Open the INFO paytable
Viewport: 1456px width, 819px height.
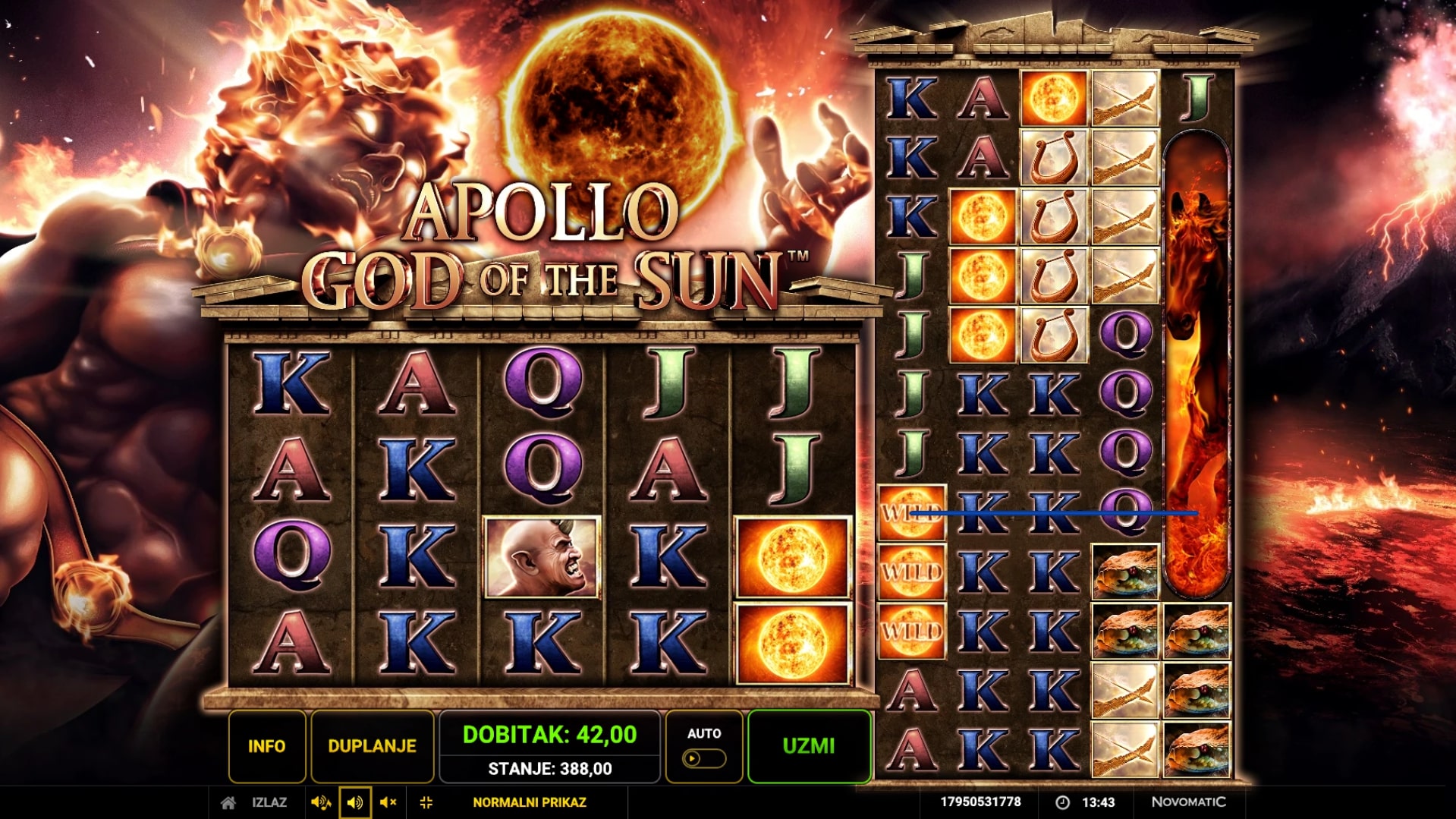coord(266,746)
